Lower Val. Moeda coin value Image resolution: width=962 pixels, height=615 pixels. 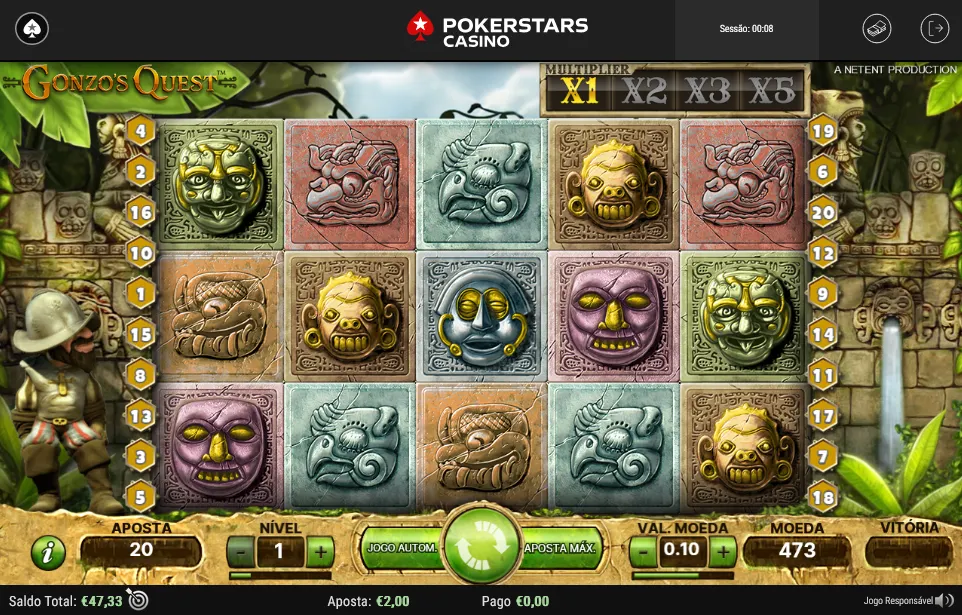[x=645, y=551]
